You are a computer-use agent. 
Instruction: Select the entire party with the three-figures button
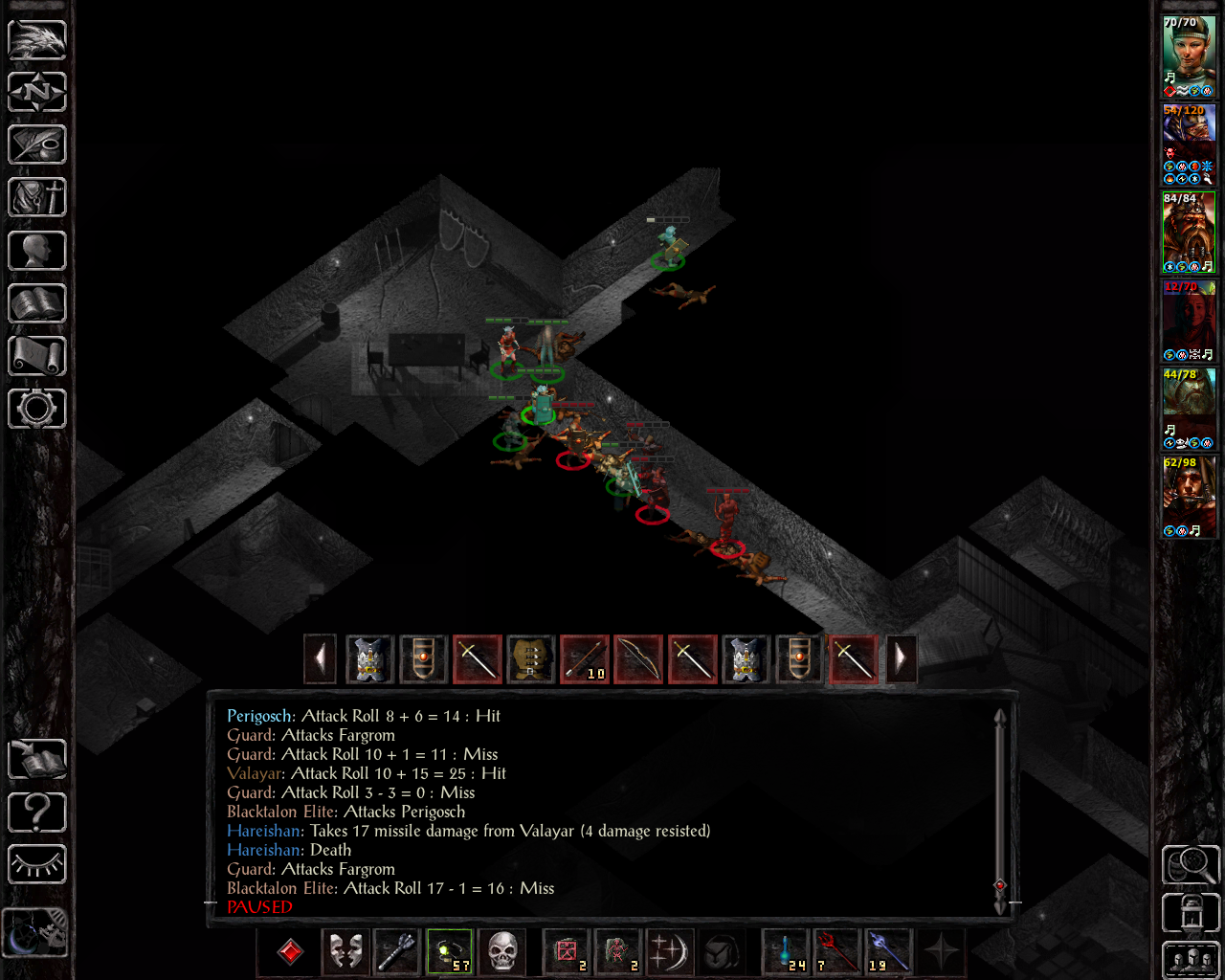(x=1191, y=960)
